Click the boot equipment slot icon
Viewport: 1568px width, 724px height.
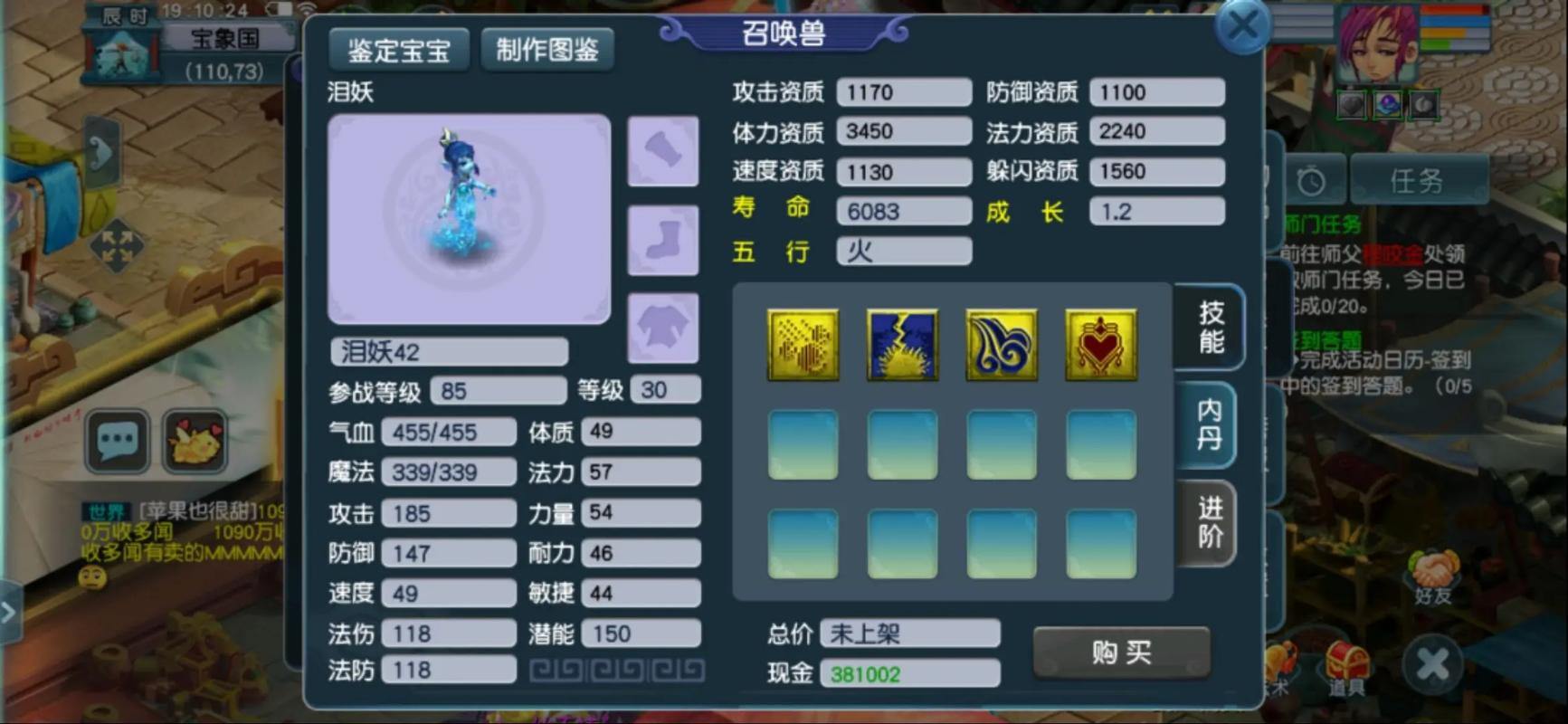663,240
